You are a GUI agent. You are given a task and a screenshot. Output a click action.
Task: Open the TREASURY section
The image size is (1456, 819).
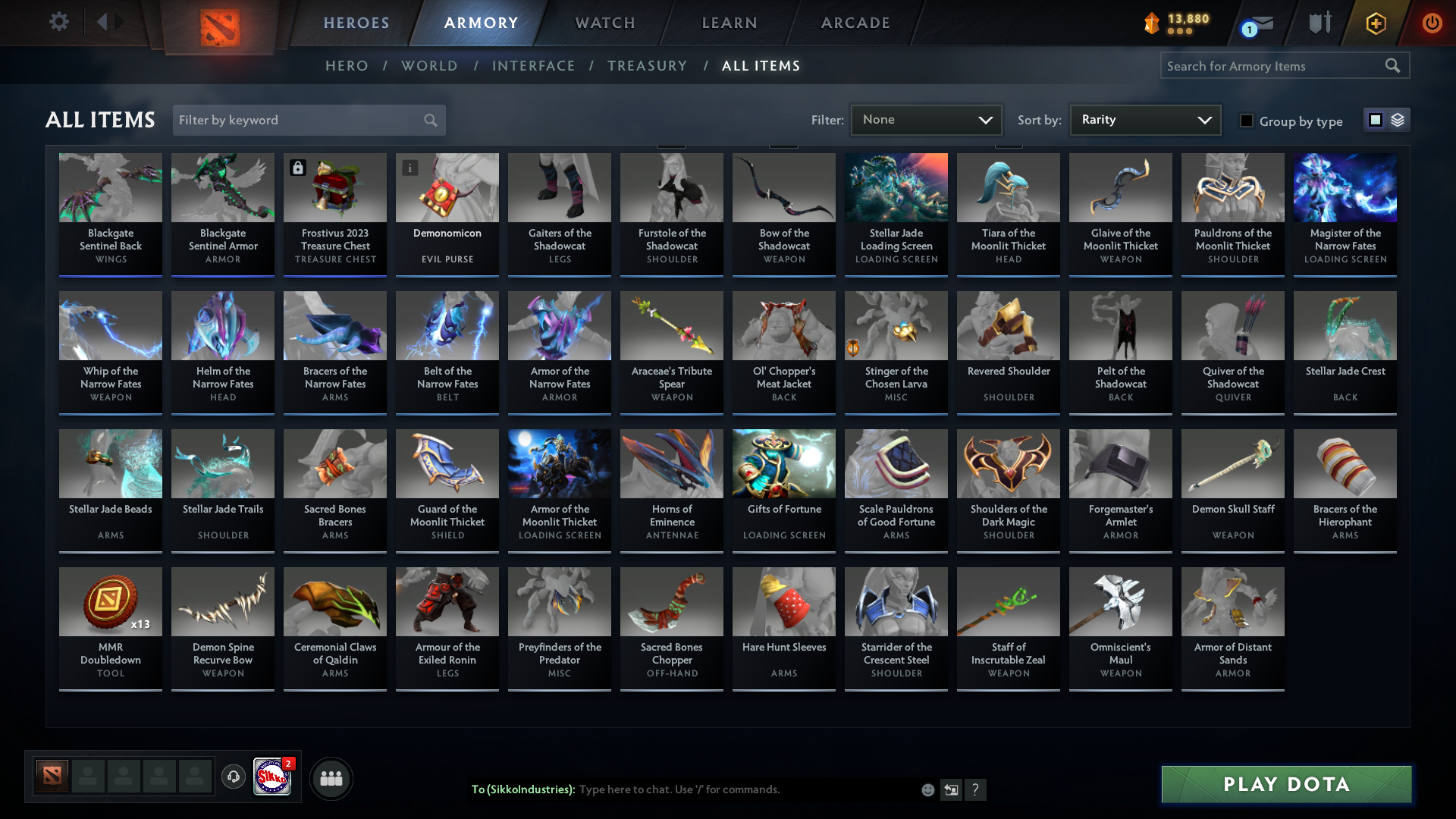tap(647, 66)
